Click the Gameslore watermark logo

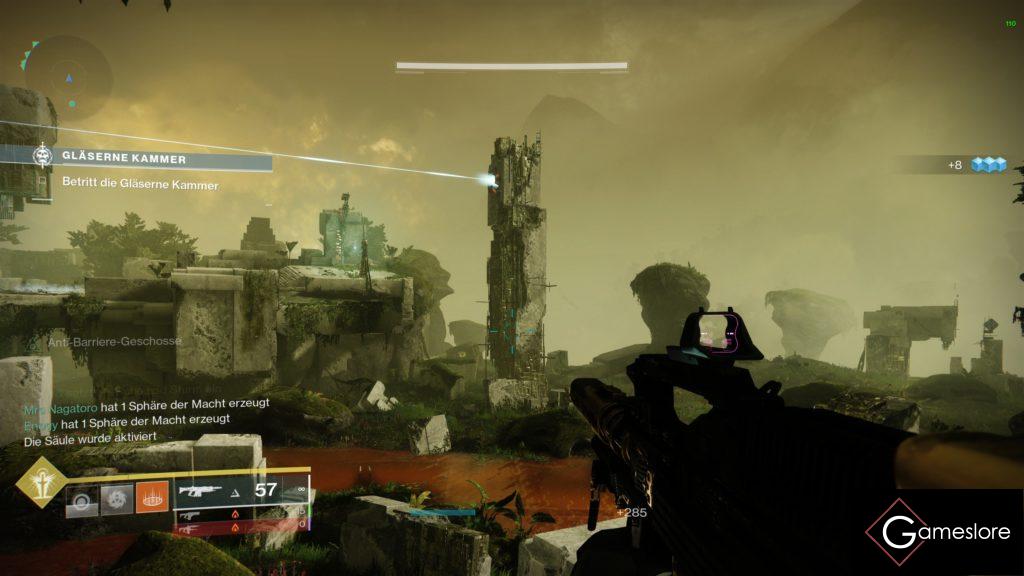tap(938, 532)
